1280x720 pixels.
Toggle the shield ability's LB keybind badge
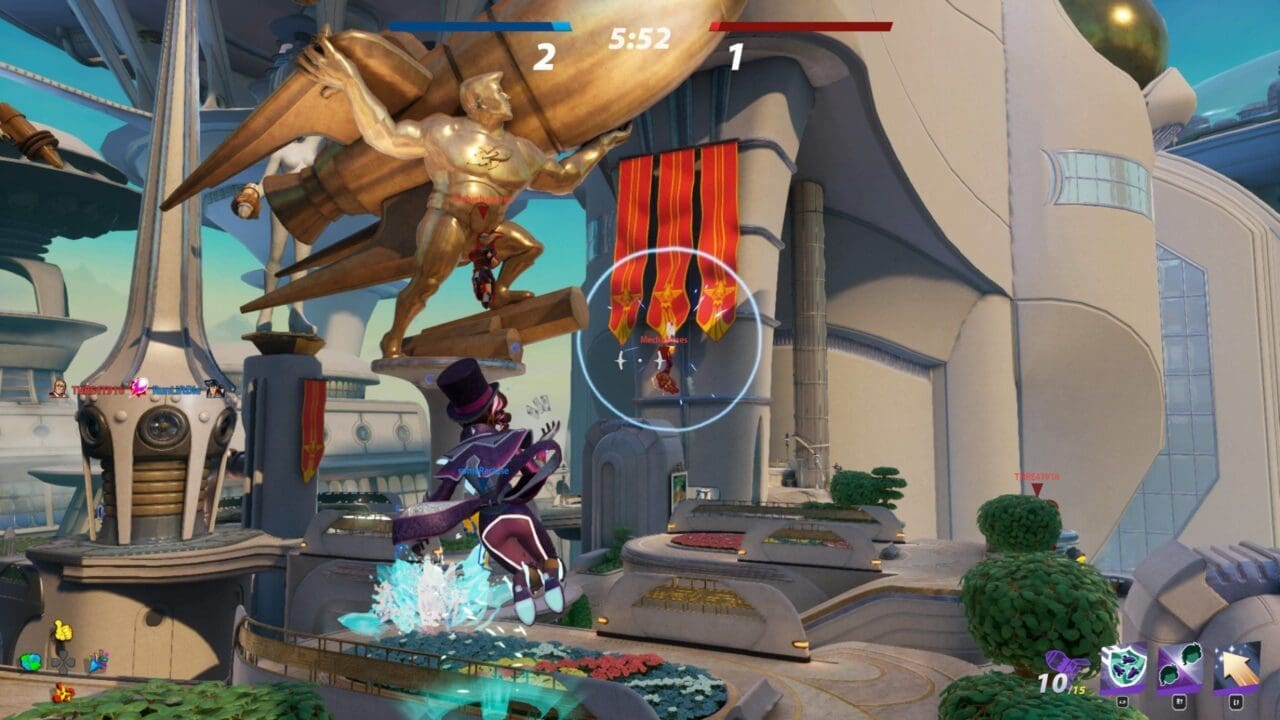click(1123, 702)
